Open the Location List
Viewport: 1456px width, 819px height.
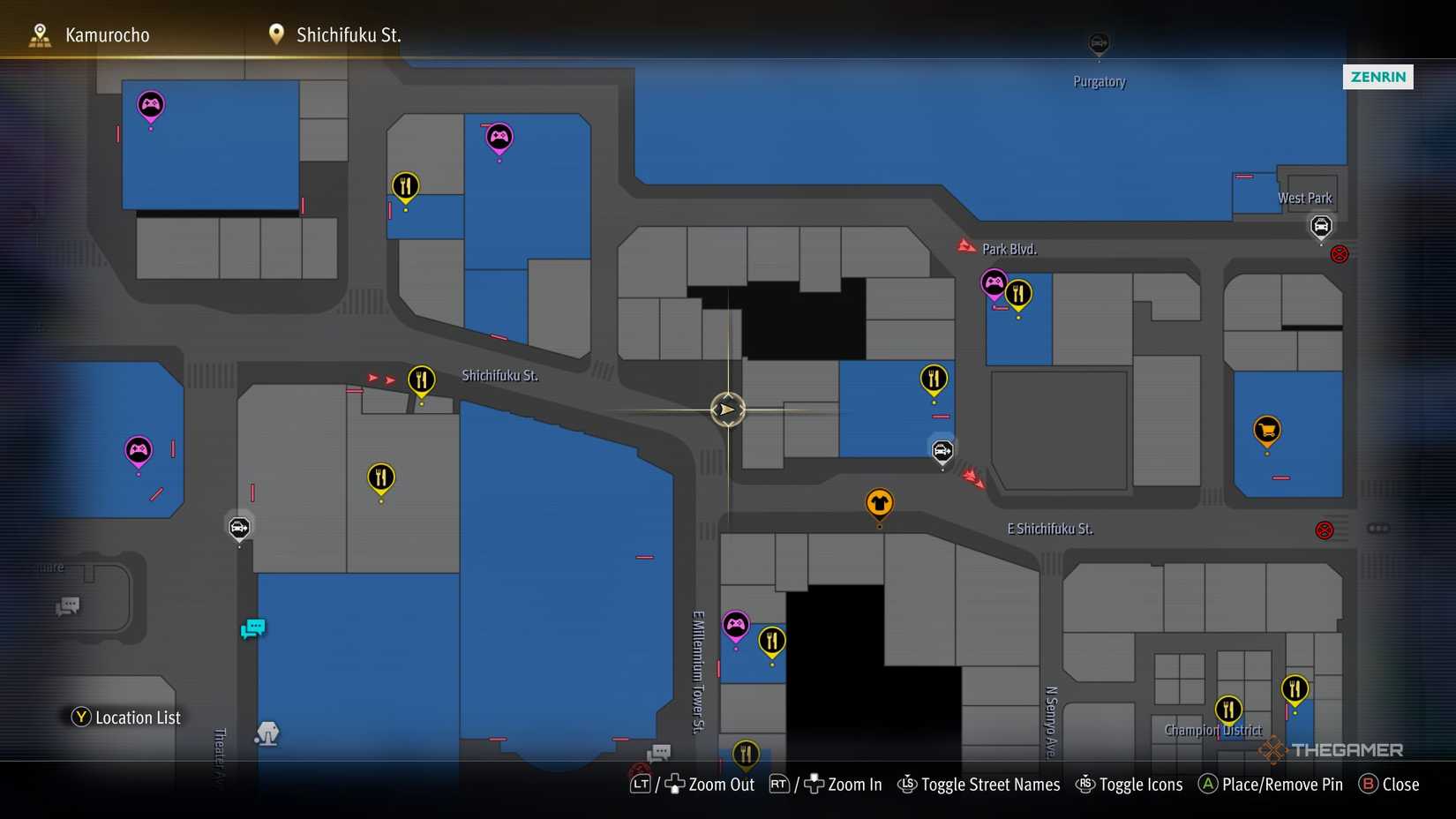[124, 718]
